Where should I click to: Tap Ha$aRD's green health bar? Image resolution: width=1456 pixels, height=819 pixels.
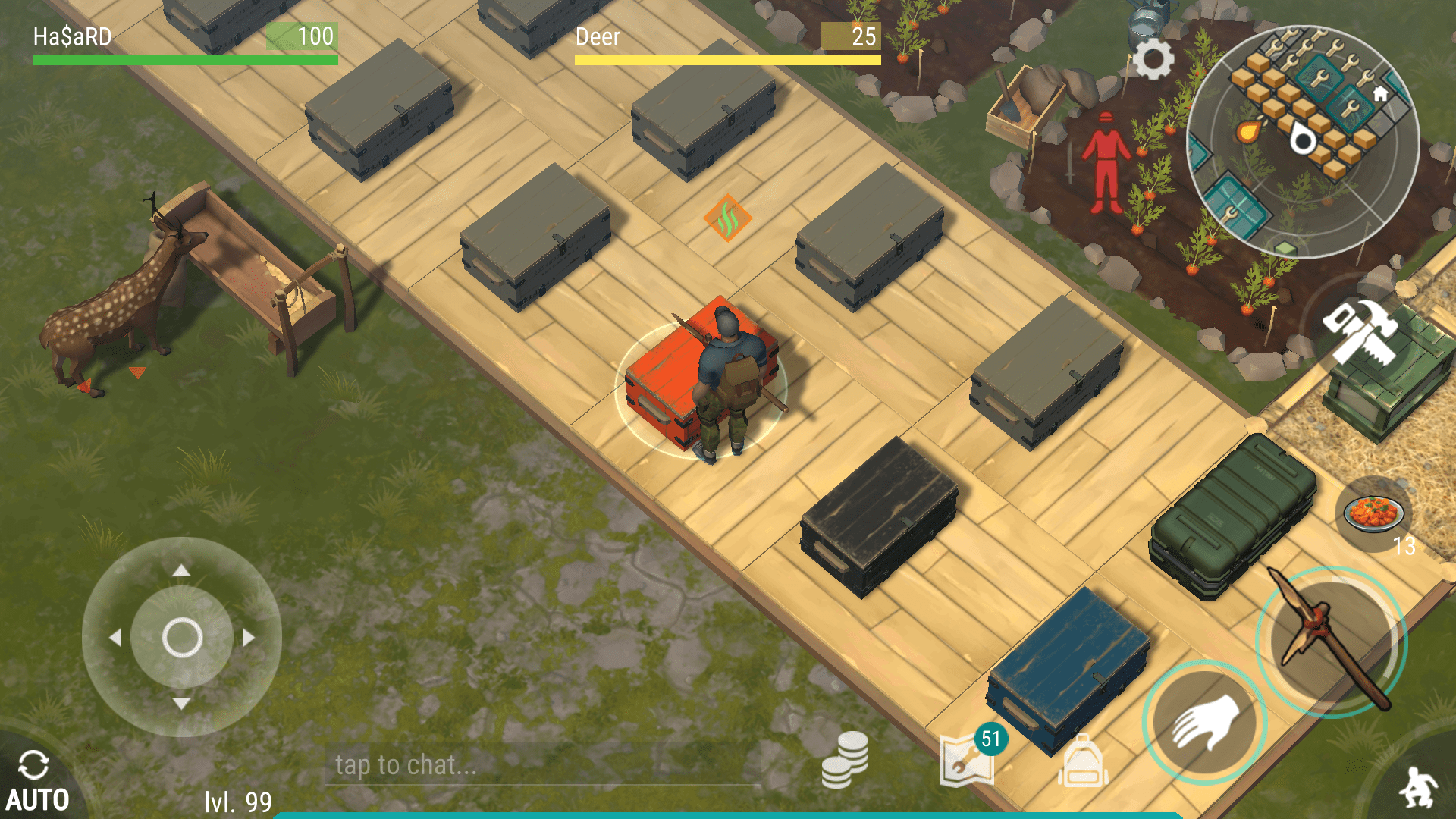click(x=184, y=58)
